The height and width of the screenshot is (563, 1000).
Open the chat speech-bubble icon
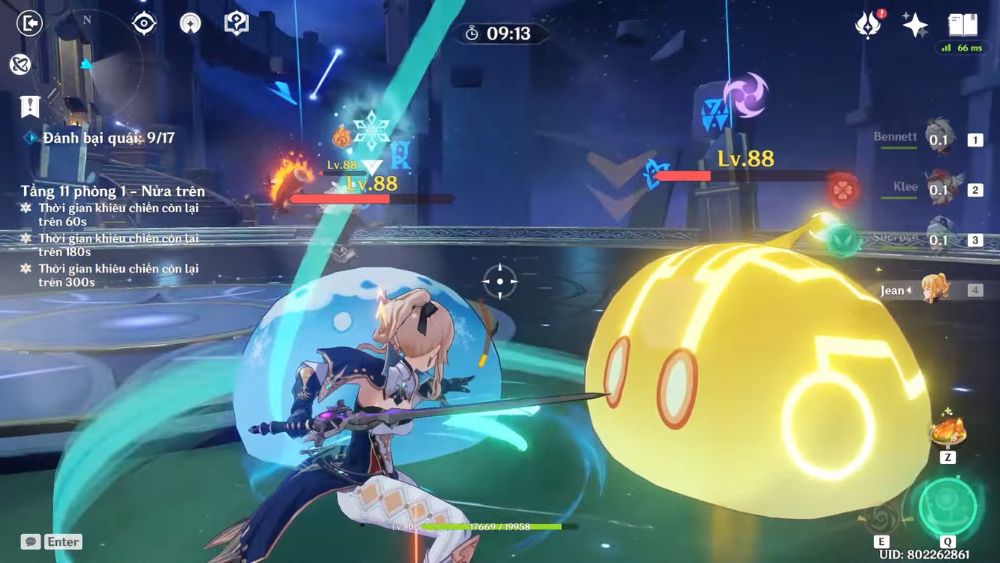pyautogui.click(x=31, y=541)
